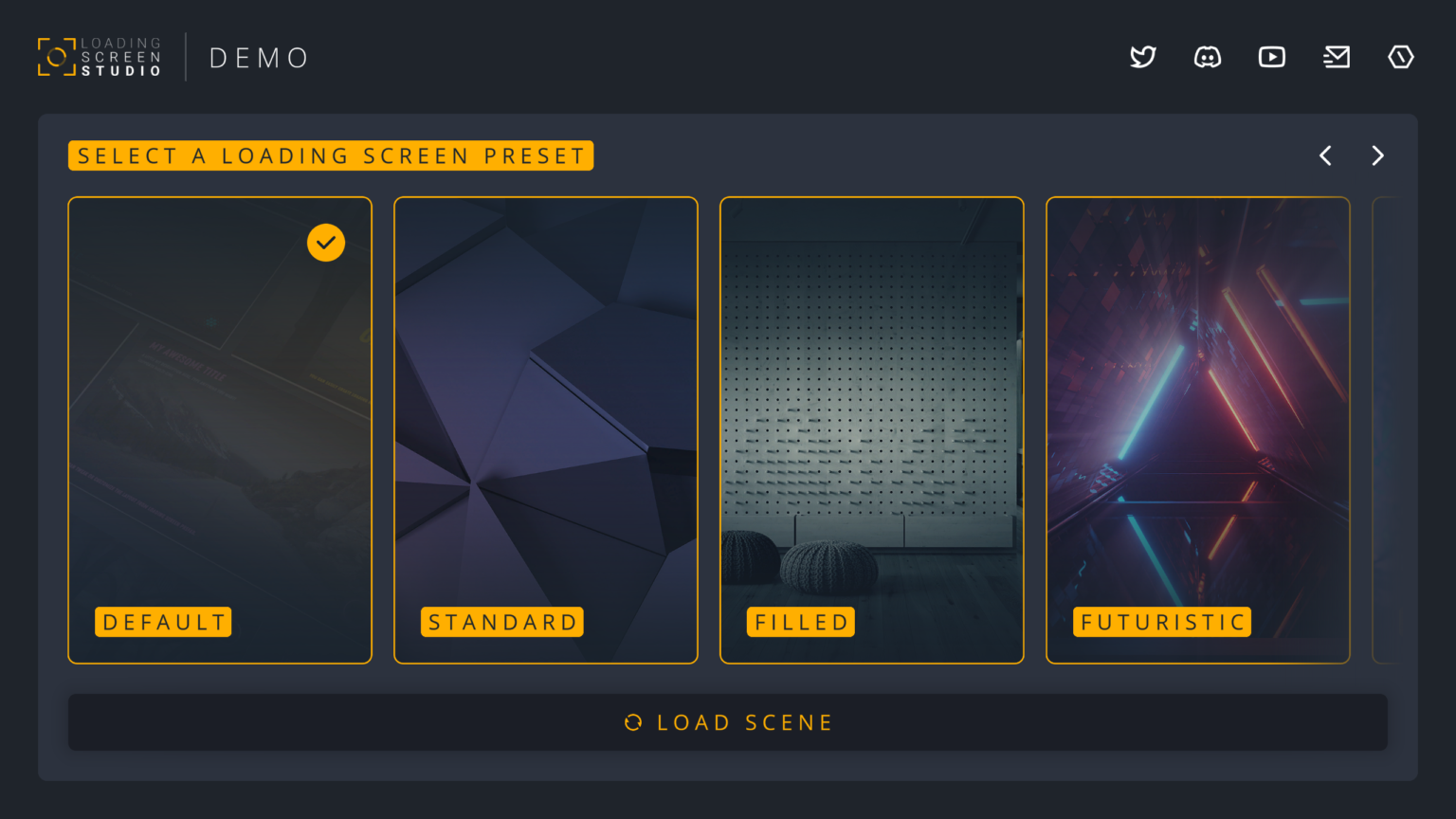Click the reload icon on Load Scene button
The width and height of the screenshot is (1456, 819).
633,722
